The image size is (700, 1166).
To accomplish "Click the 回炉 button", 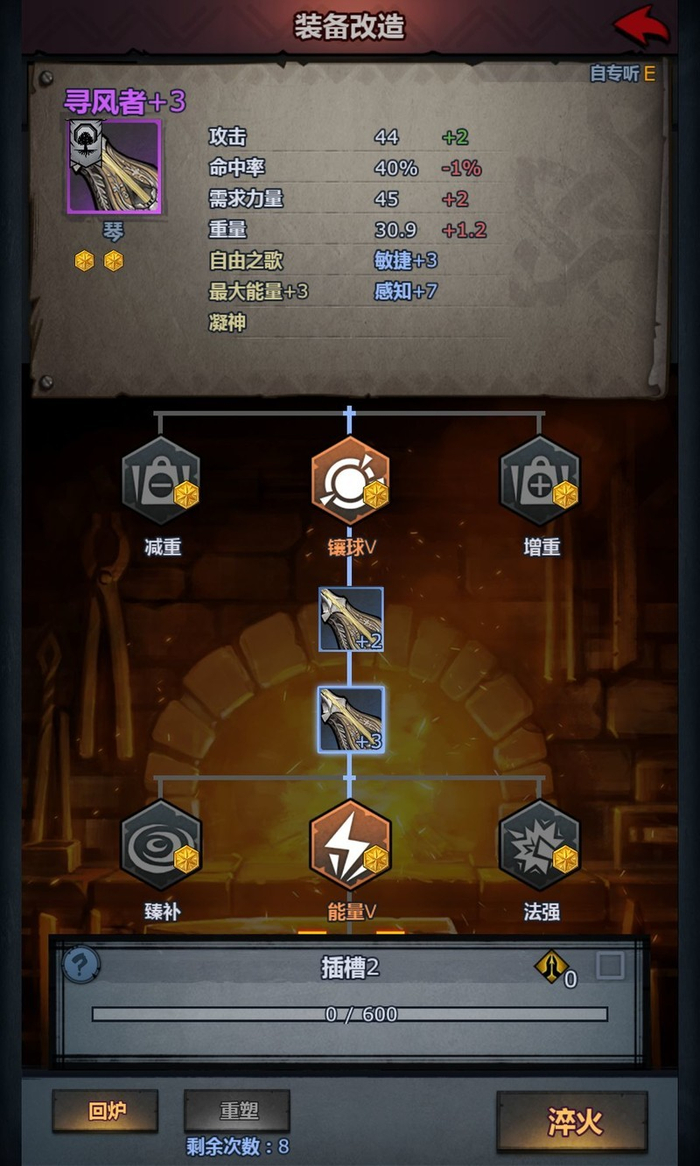I will pyautogui.click(x=105, y=1110).
